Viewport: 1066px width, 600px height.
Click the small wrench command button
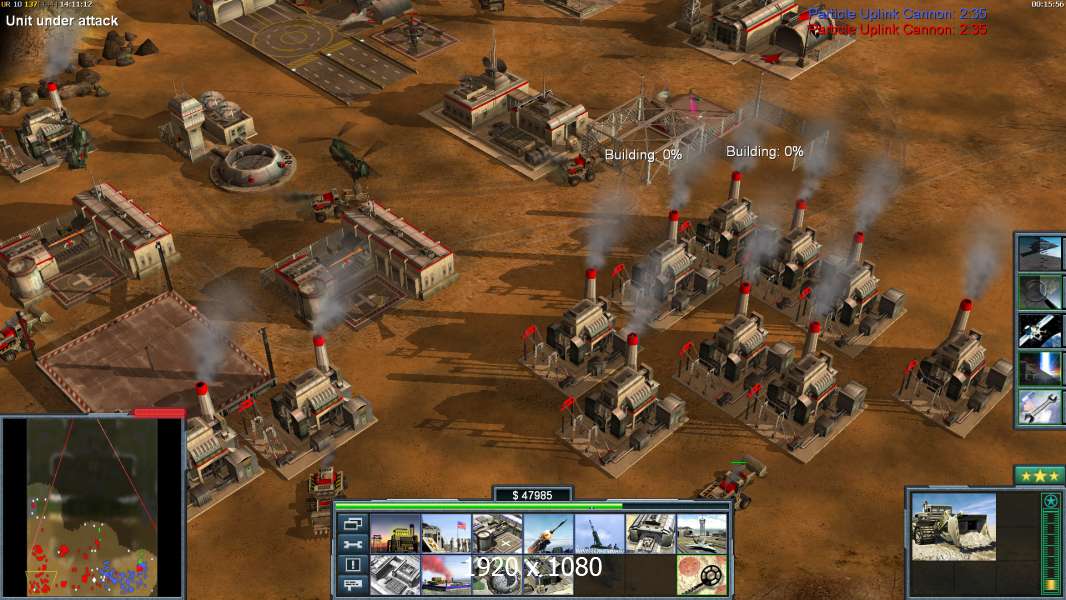point(352,544)
